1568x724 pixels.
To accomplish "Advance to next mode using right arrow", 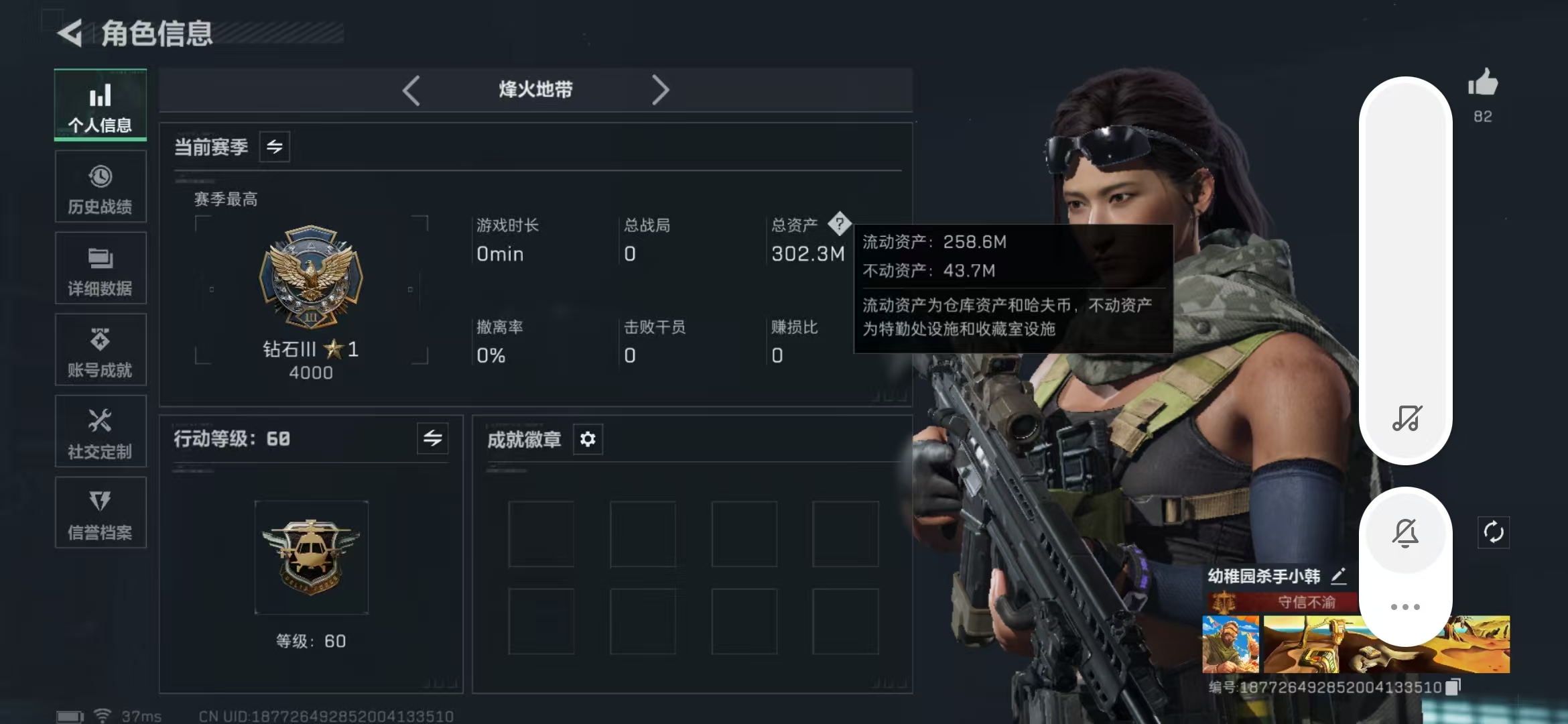I will tap(661, 90).
